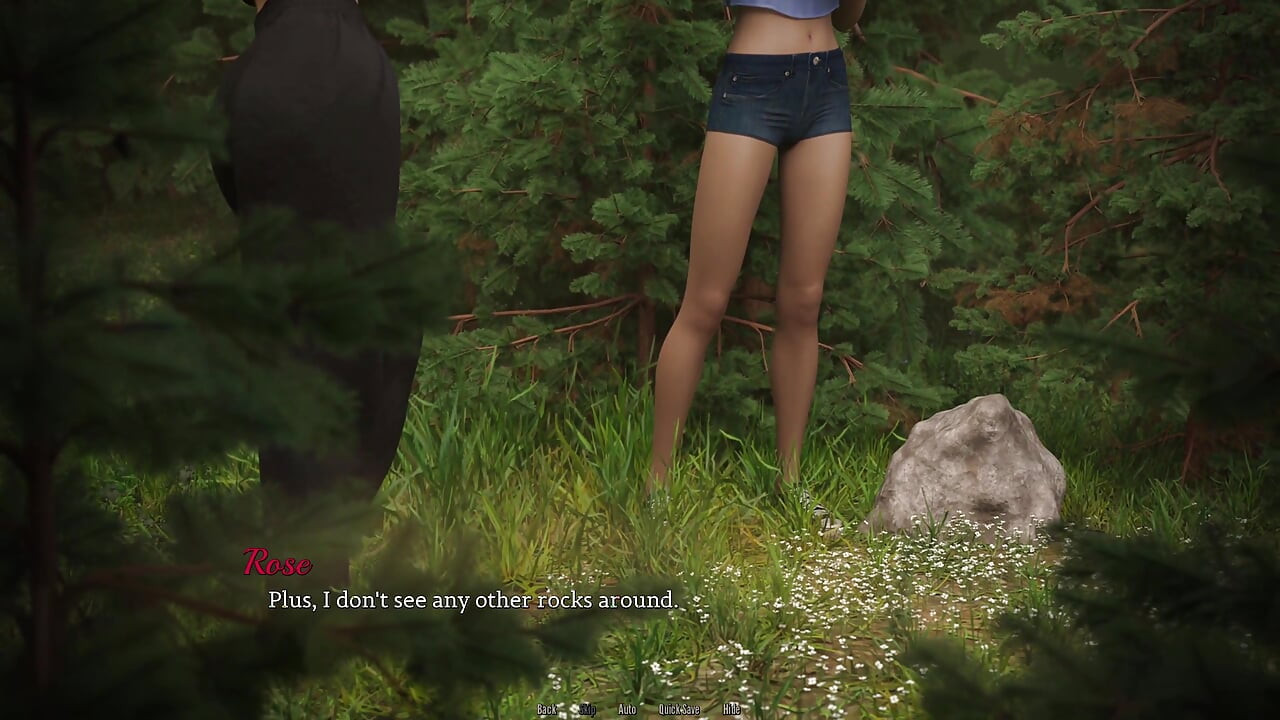1280x720 pixels.
Task: Quick Save the current game
Action: point(679,709)
